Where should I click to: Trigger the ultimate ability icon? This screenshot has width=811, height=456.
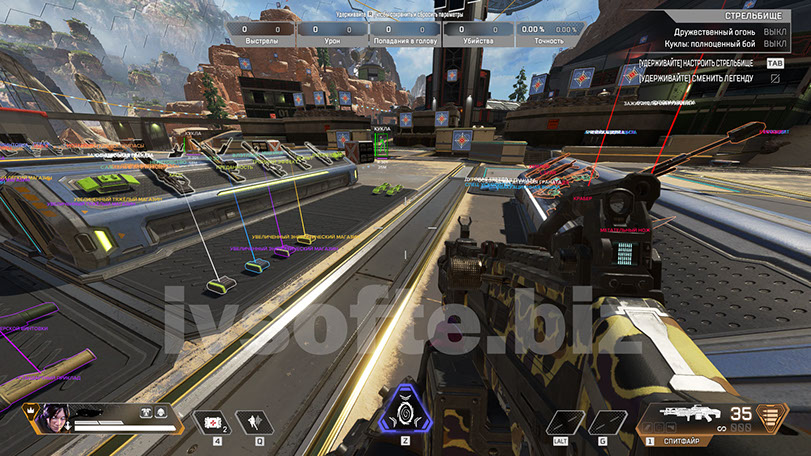pyautogui.click(x=405, y=411)
